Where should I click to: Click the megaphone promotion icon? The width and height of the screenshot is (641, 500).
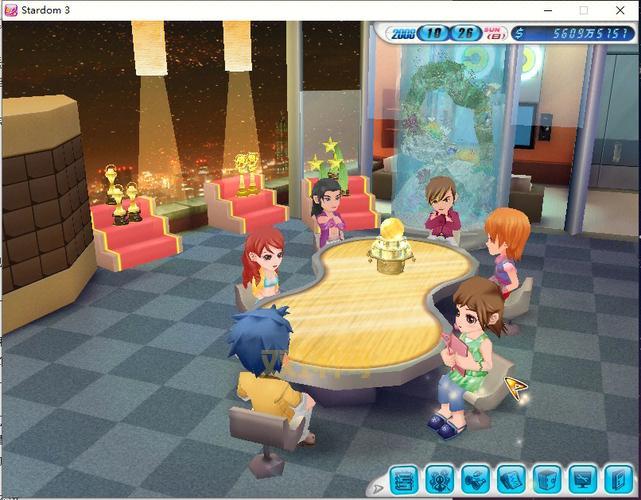(x=475, y=480)
